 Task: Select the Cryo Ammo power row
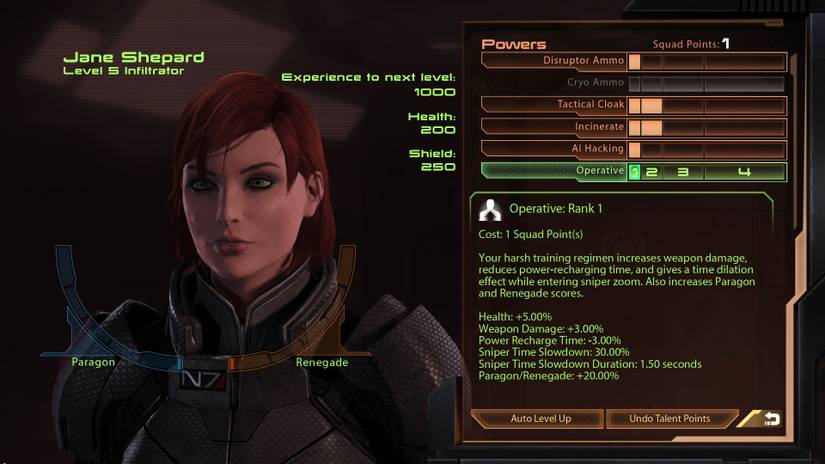[x=556, y=83]
